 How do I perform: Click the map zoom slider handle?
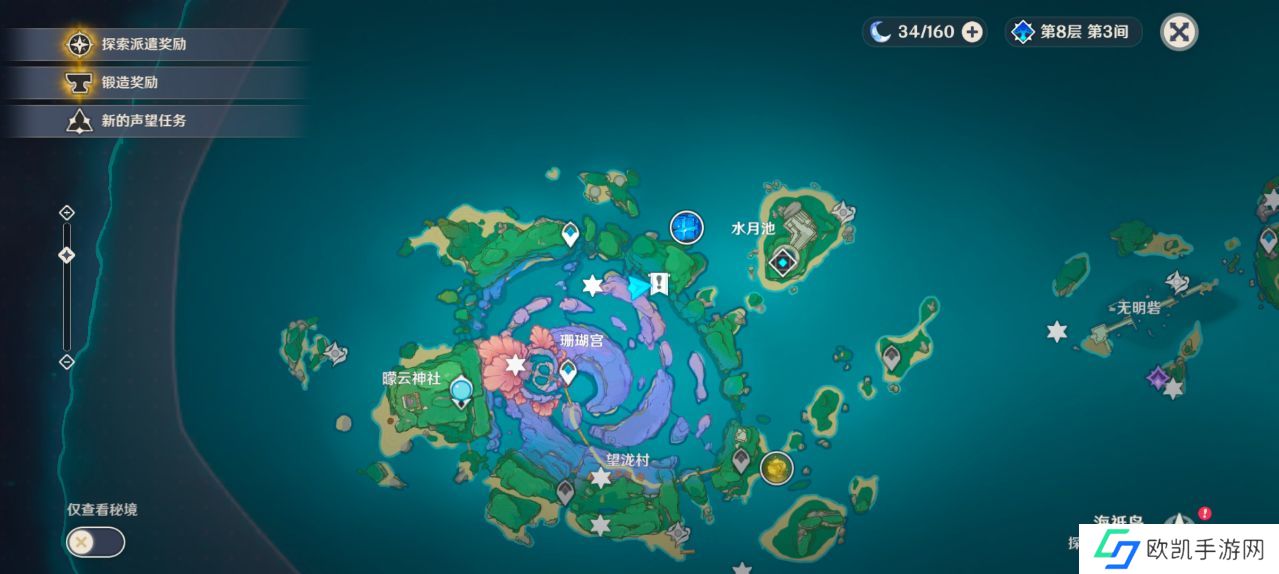pyautogui.click(x=67, y=255)
